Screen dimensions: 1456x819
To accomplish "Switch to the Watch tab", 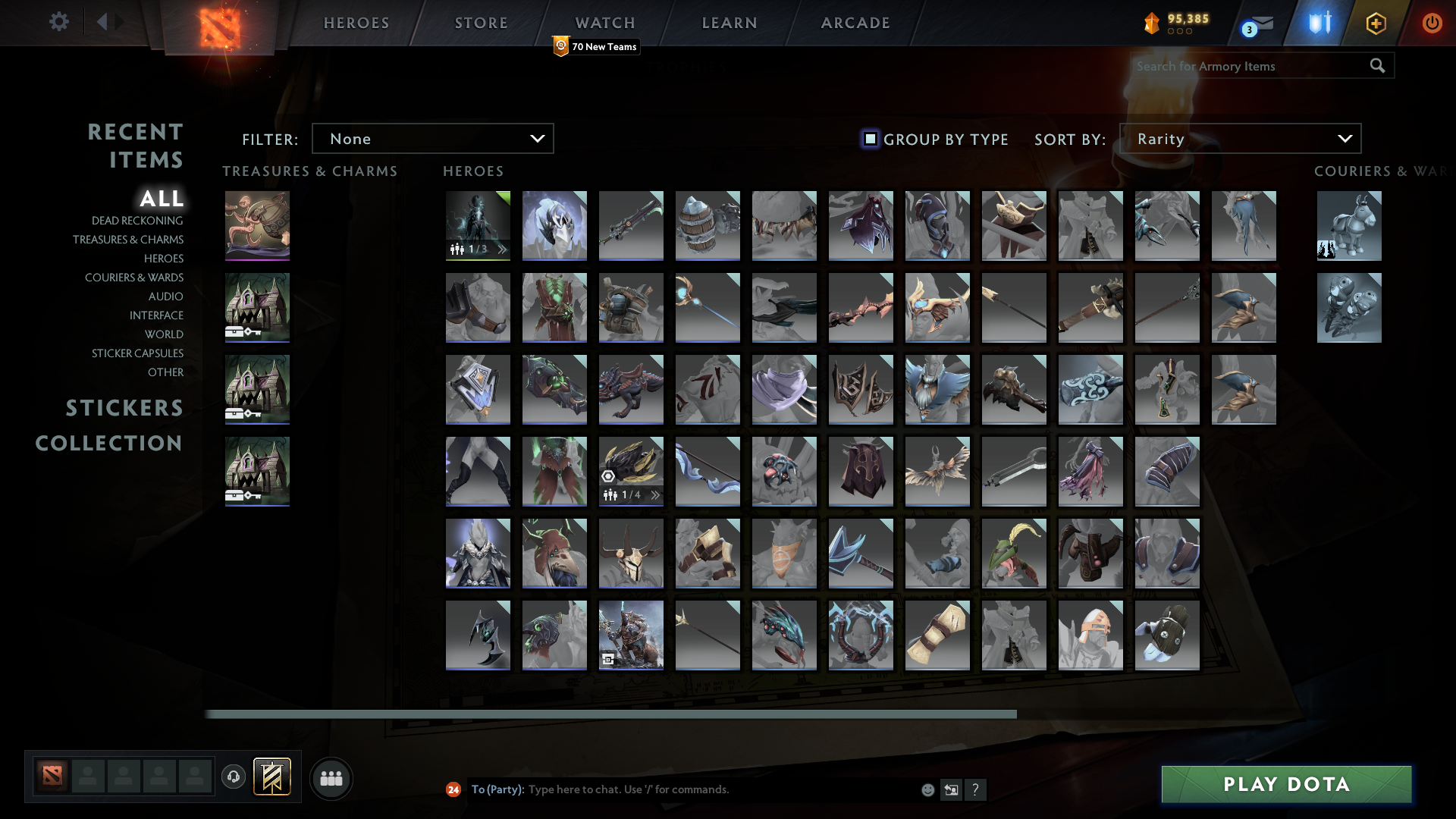I will tap(604, 23).
